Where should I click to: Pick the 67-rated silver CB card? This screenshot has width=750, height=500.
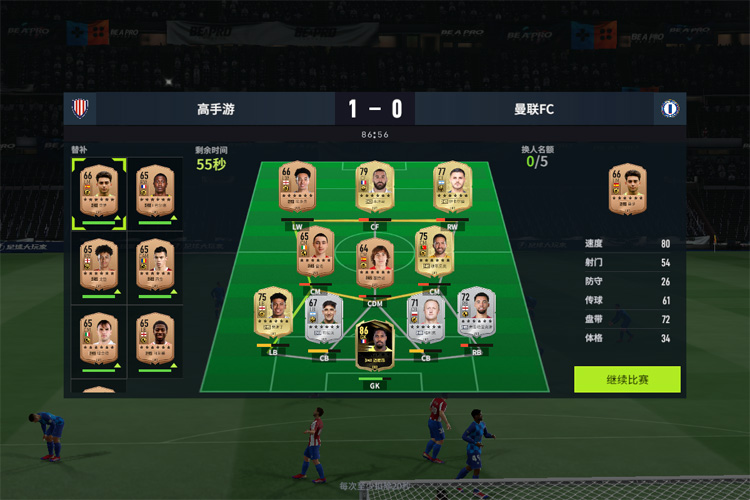point(324,317)
